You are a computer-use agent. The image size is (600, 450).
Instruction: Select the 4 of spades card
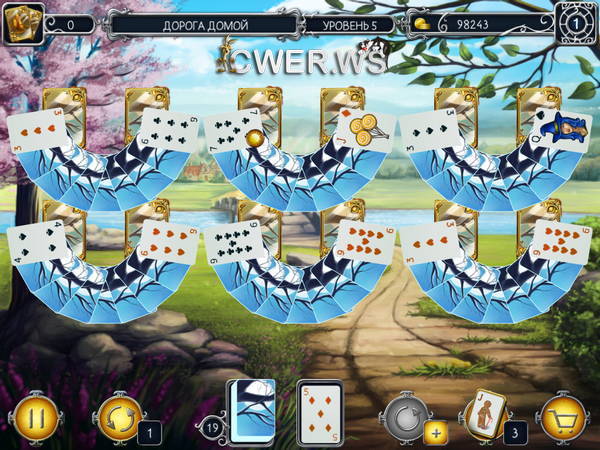pos(36,243)
